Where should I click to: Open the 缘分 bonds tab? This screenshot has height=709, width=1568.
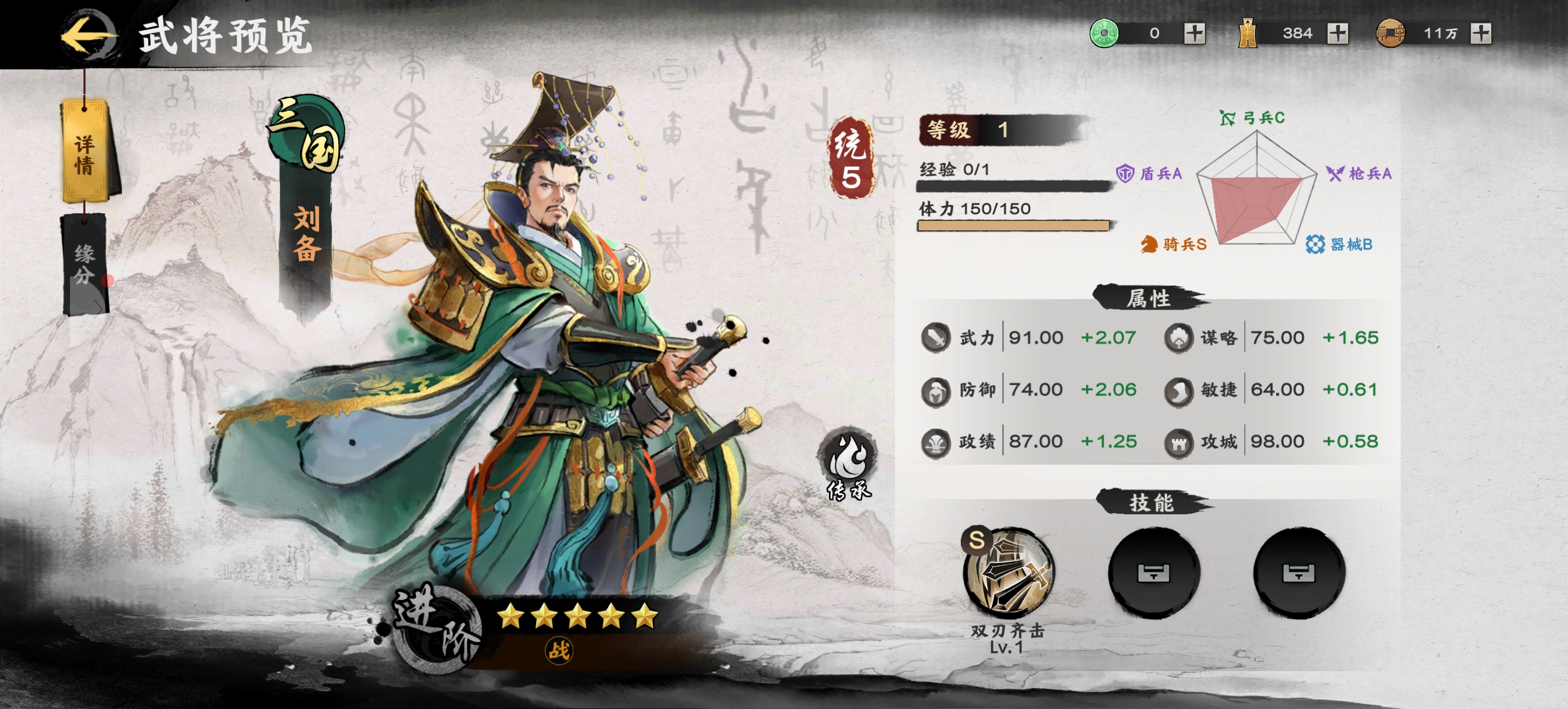(85, 265)
